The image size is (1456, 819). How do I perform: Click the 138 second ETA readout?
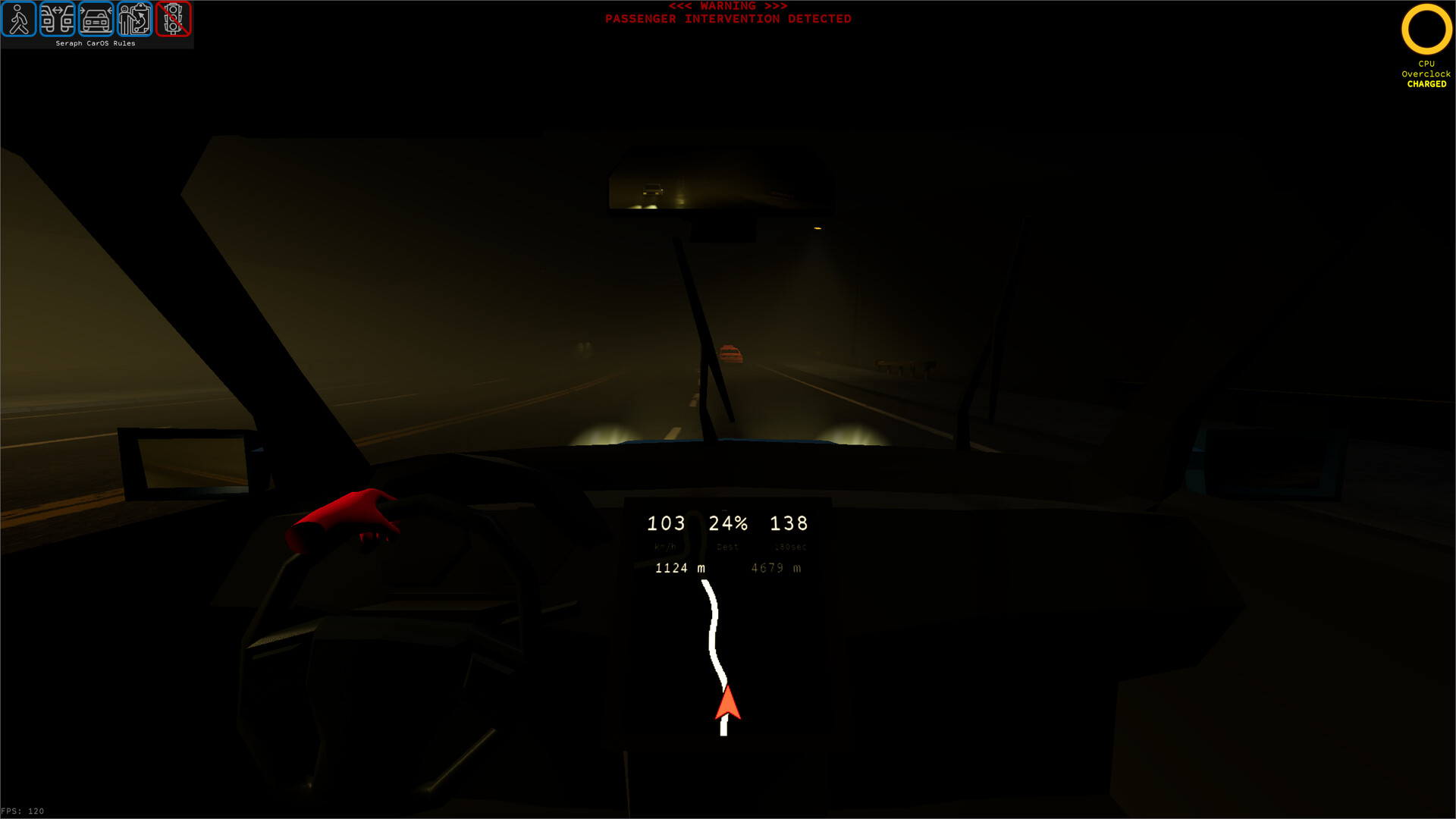789,523
